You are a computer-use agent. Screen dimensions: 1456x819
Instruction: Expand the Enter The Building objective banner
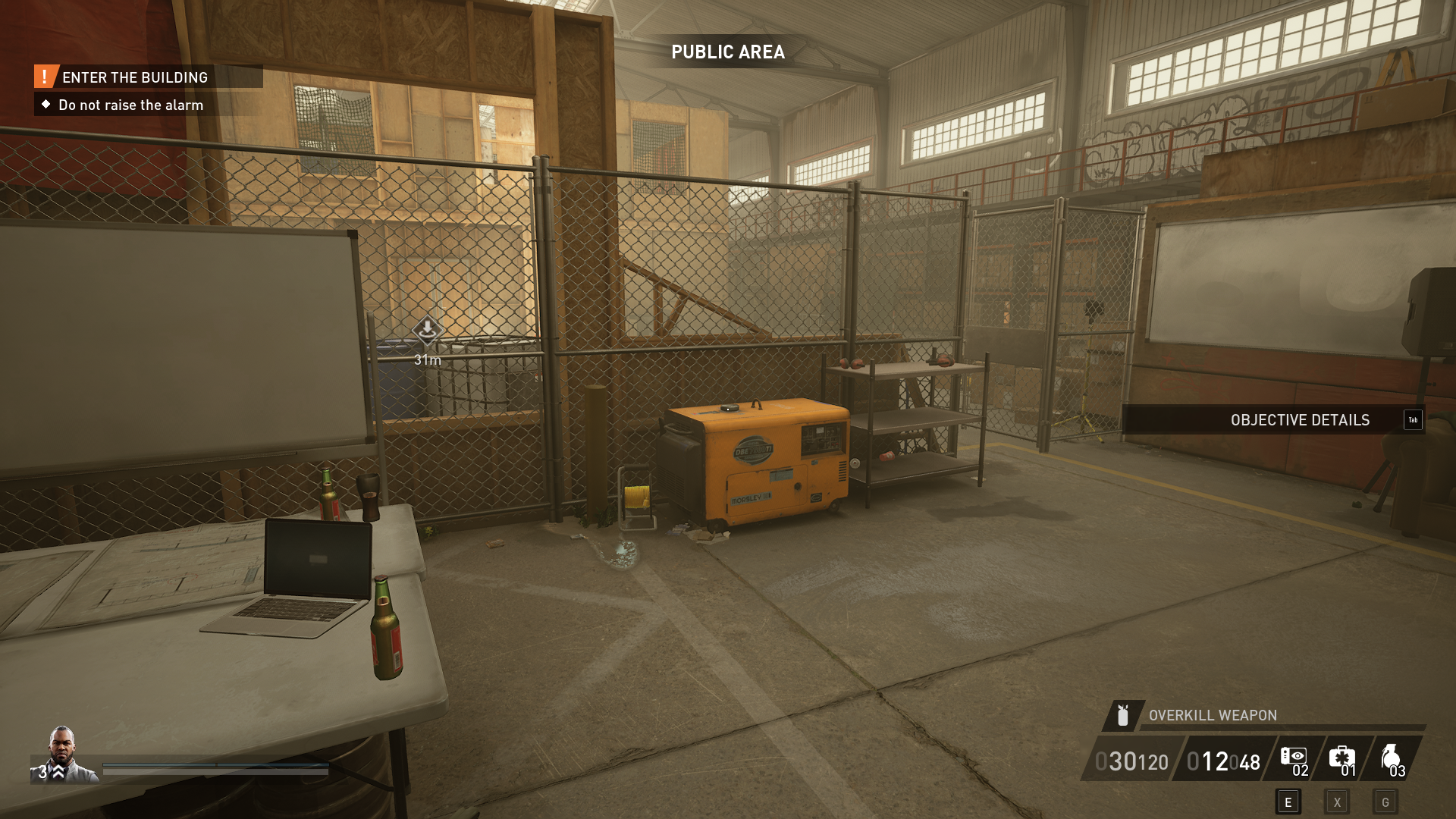coord(135,77)
